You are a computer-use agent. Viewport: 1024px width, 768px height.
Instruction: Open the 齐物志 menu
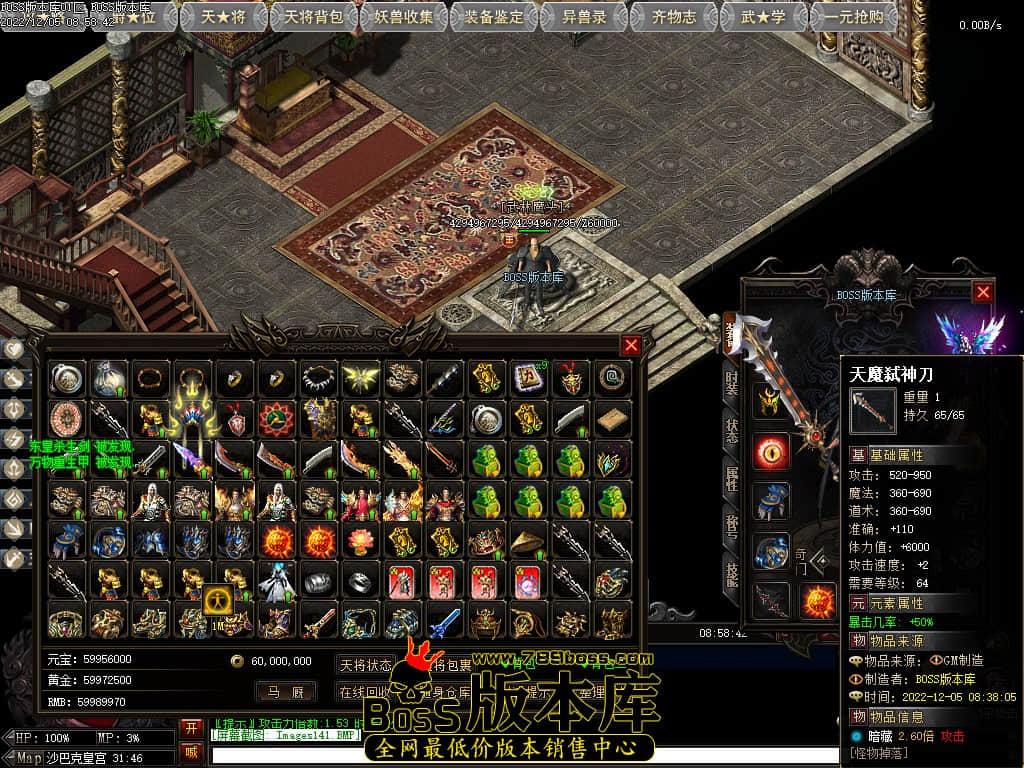pos(674,17)
